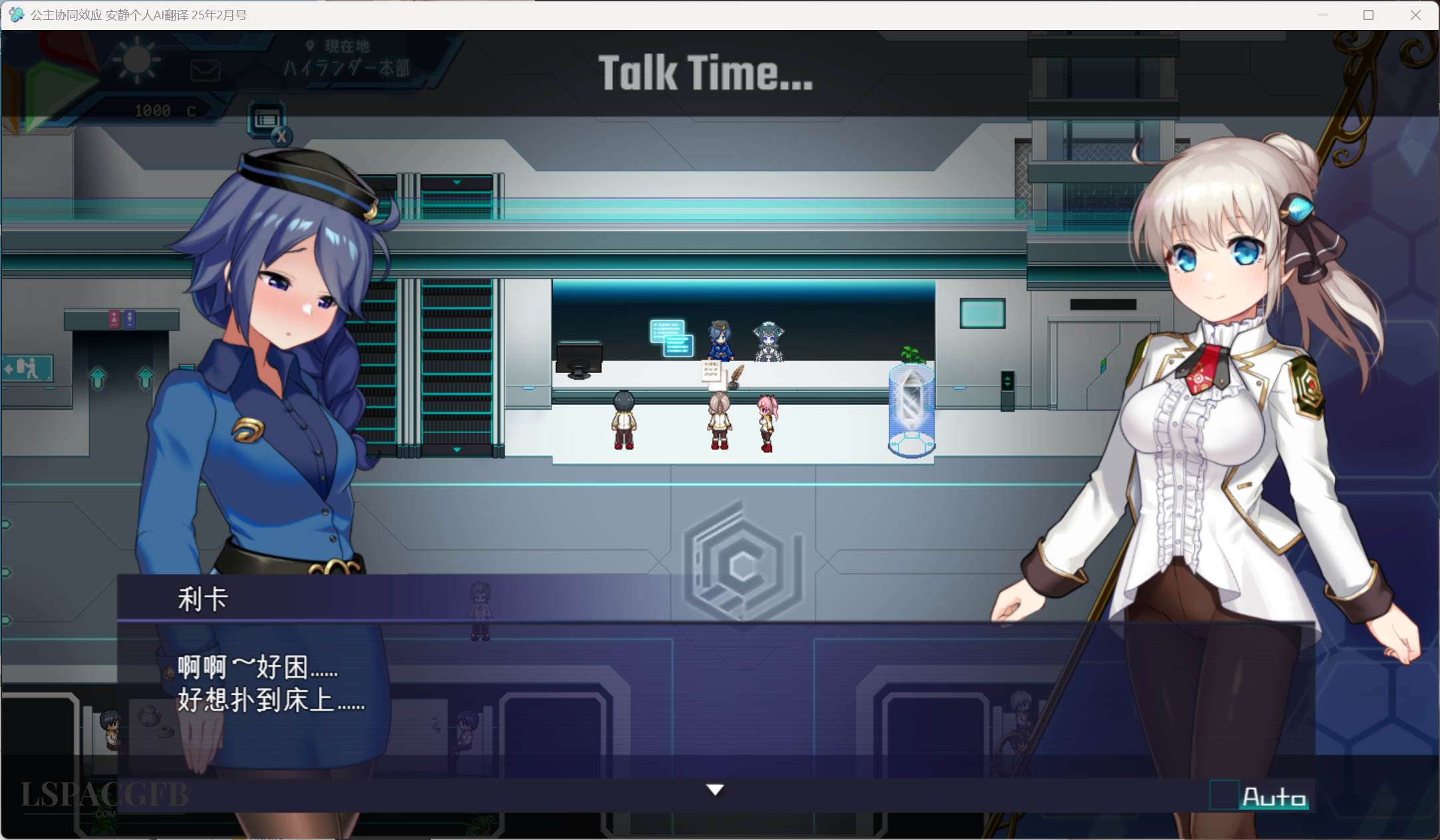Close the game window
This screenshot has height=840, width=1440.
tap(1415, 15)
